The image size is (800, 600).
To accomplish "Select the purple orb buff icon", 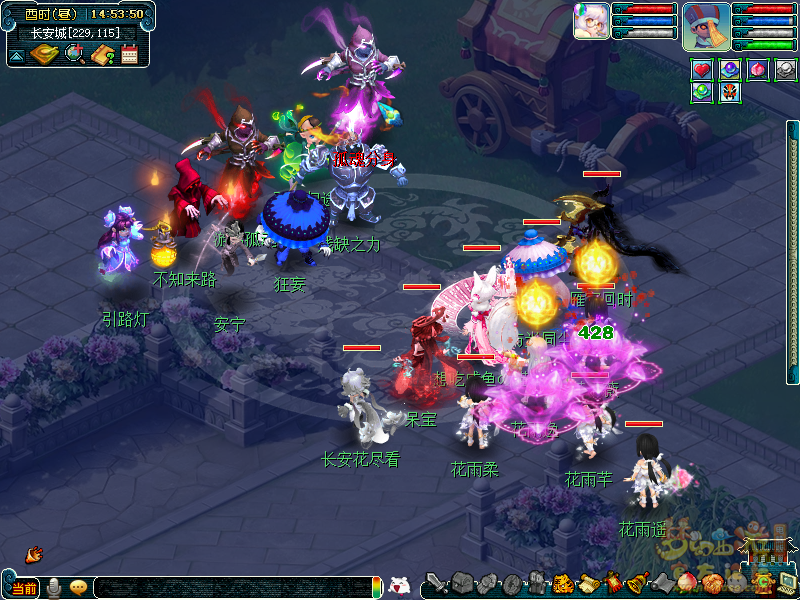I will (x=730, y=70).
